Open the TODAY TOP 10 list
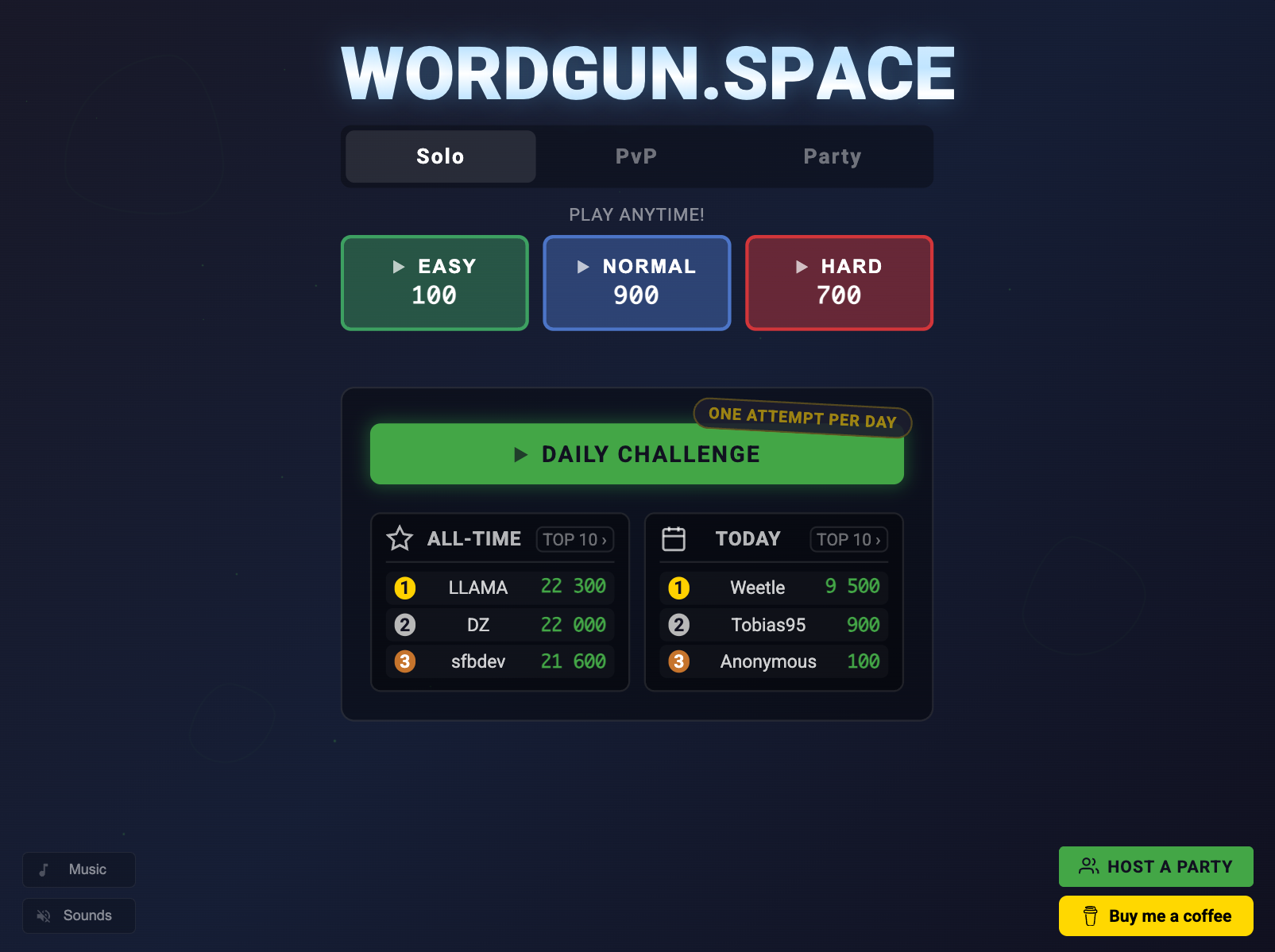 click(848, 539)
